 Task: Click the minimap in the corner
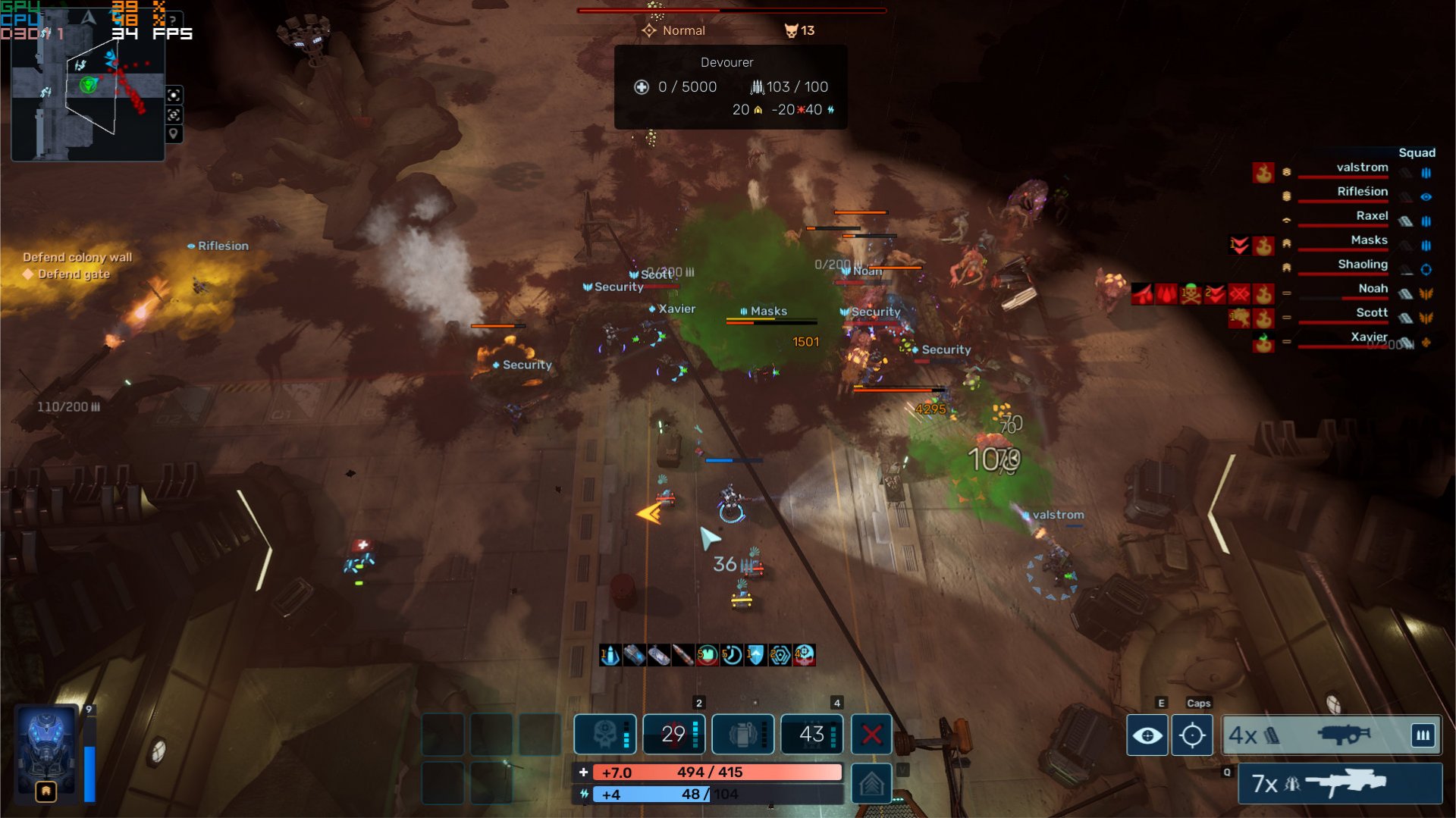pyautogui.click(x=87, y=99)
